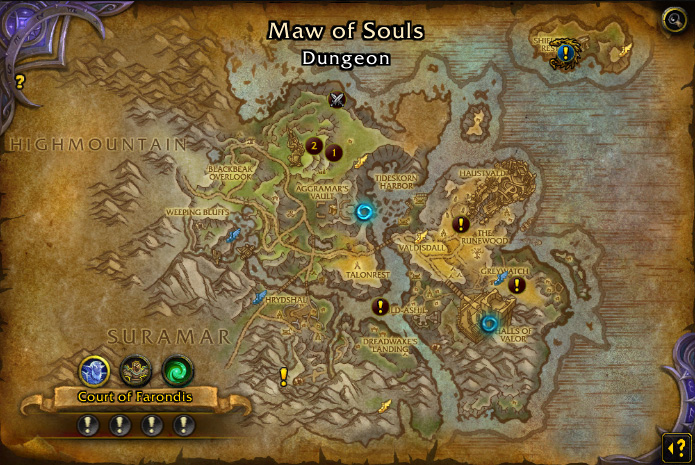This screenshot has width=695, height=465.
Task: Select the crossed swords map marker
Action: (337, 99)
